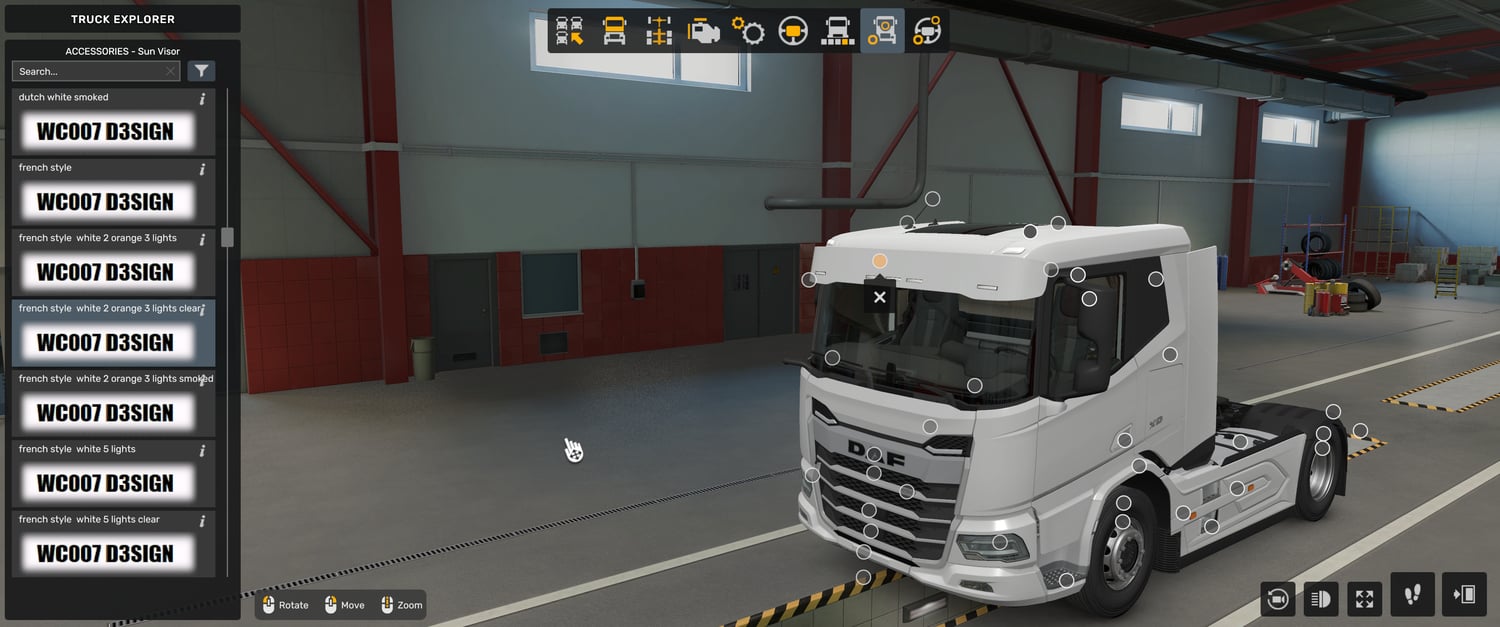Open the interior accessories steering wheel category
Image resolution: width=1500 pixels, height=627 pixels.
926,31
